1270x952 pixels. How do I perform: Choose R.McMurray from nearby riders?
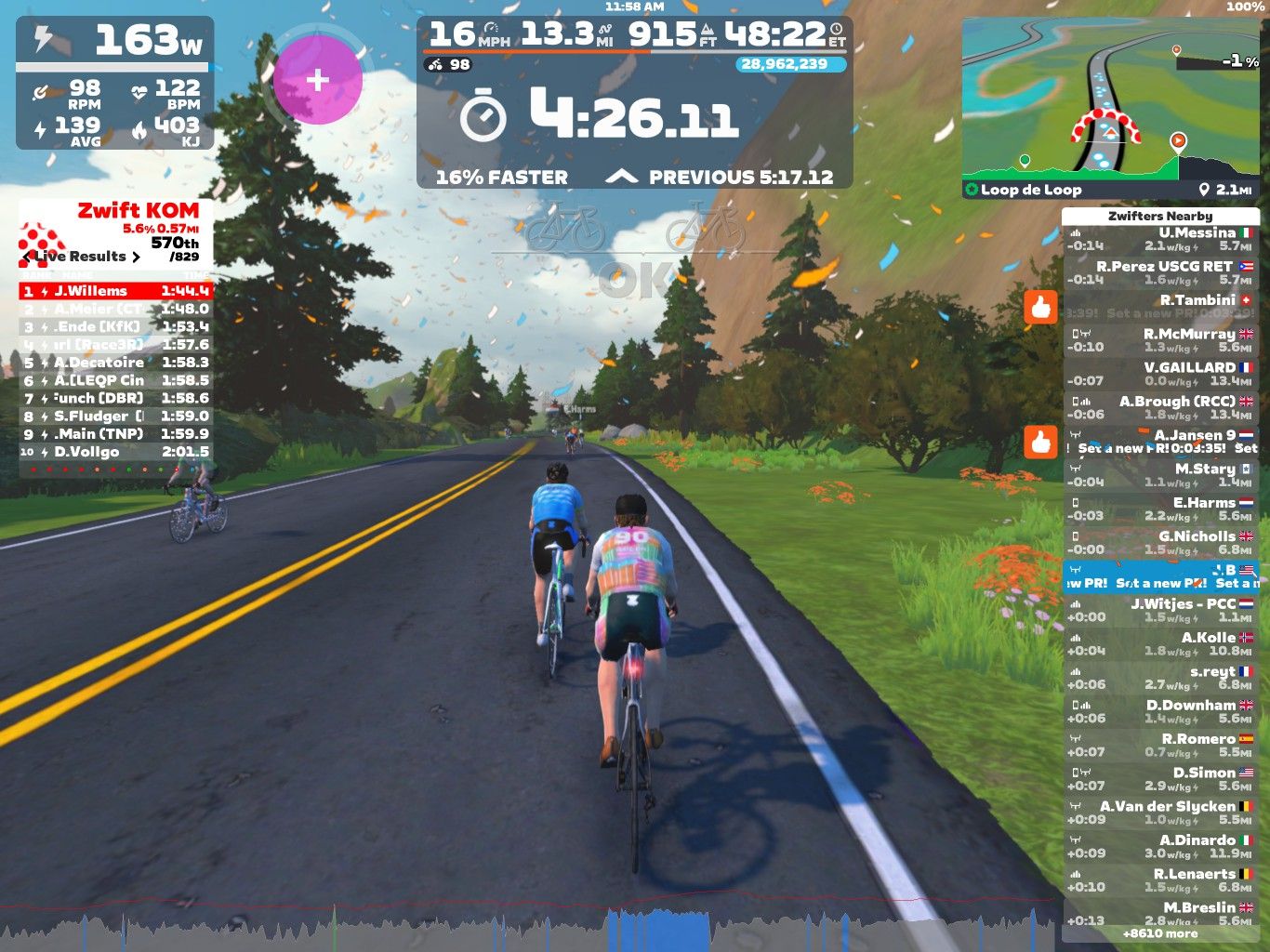coord(1160,340)
